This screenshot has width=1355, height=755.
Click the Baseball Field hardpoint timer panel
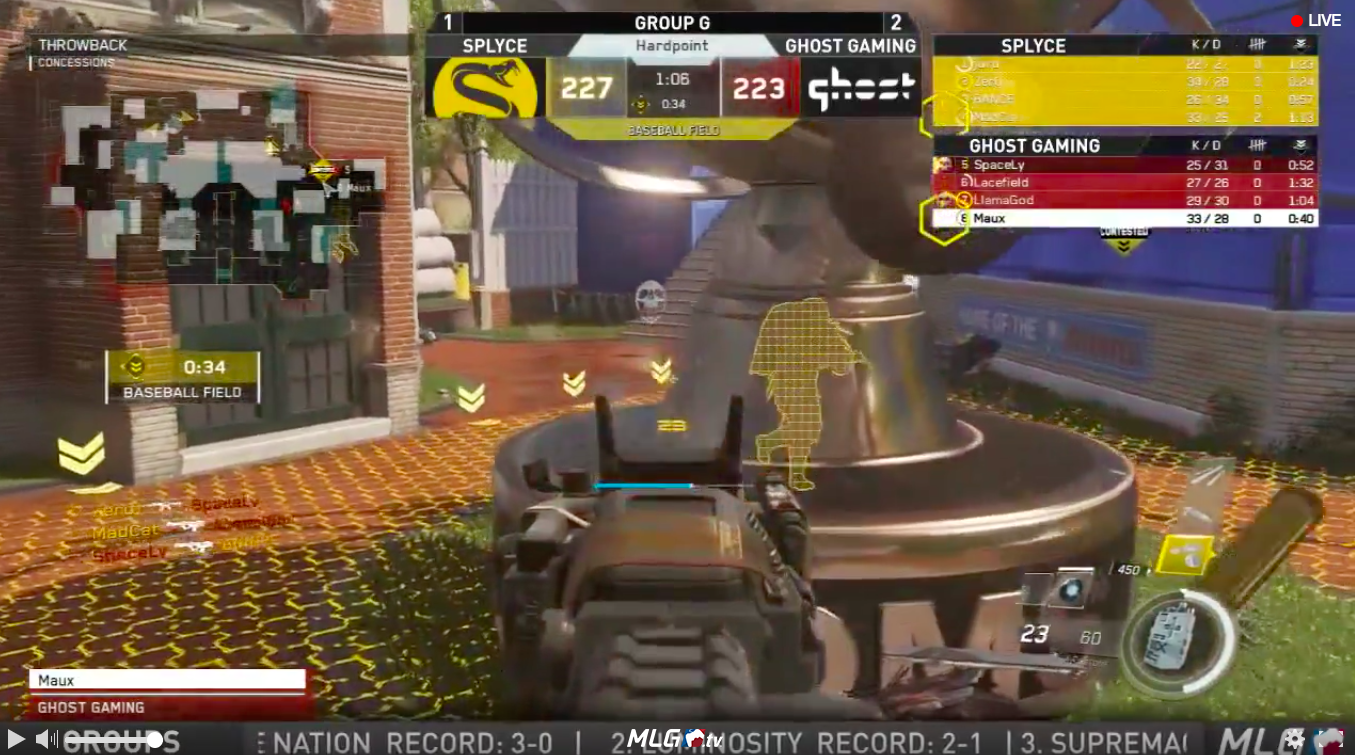point(182,377)
